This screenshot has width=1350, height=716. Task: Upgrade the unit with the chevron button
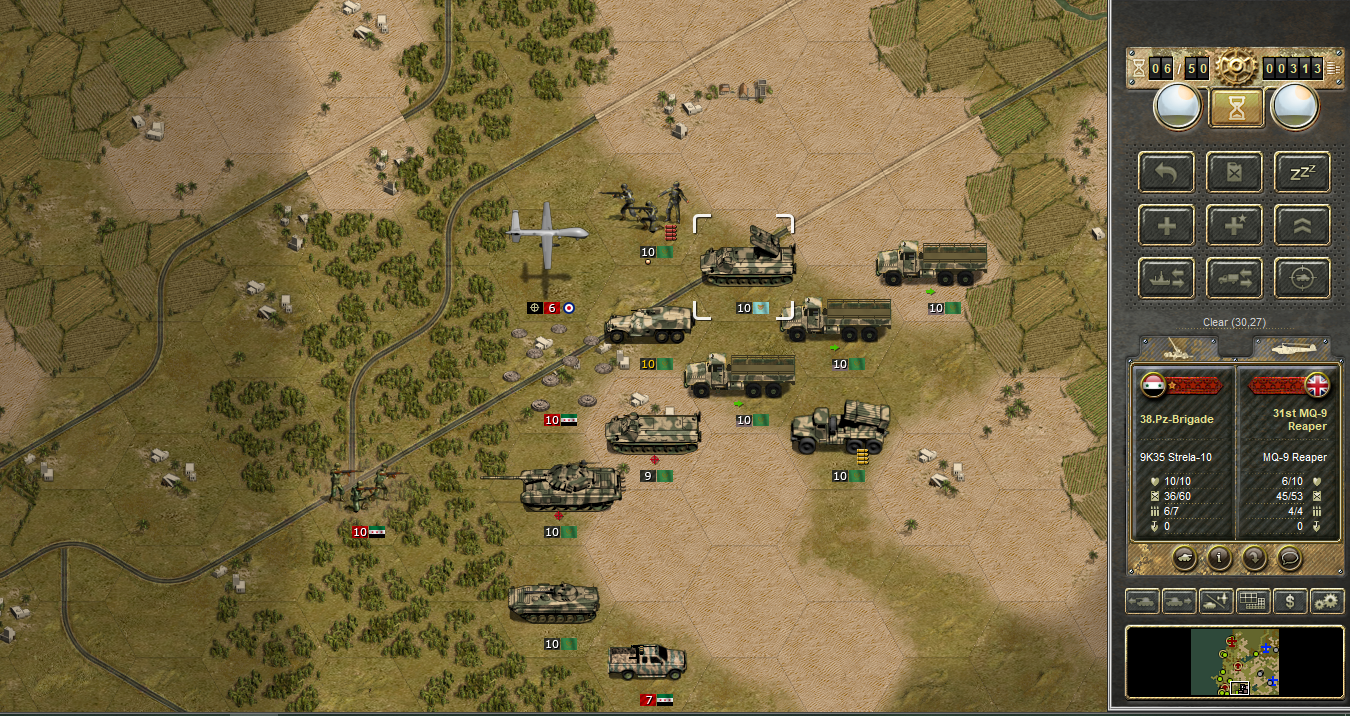point(1302,225)
